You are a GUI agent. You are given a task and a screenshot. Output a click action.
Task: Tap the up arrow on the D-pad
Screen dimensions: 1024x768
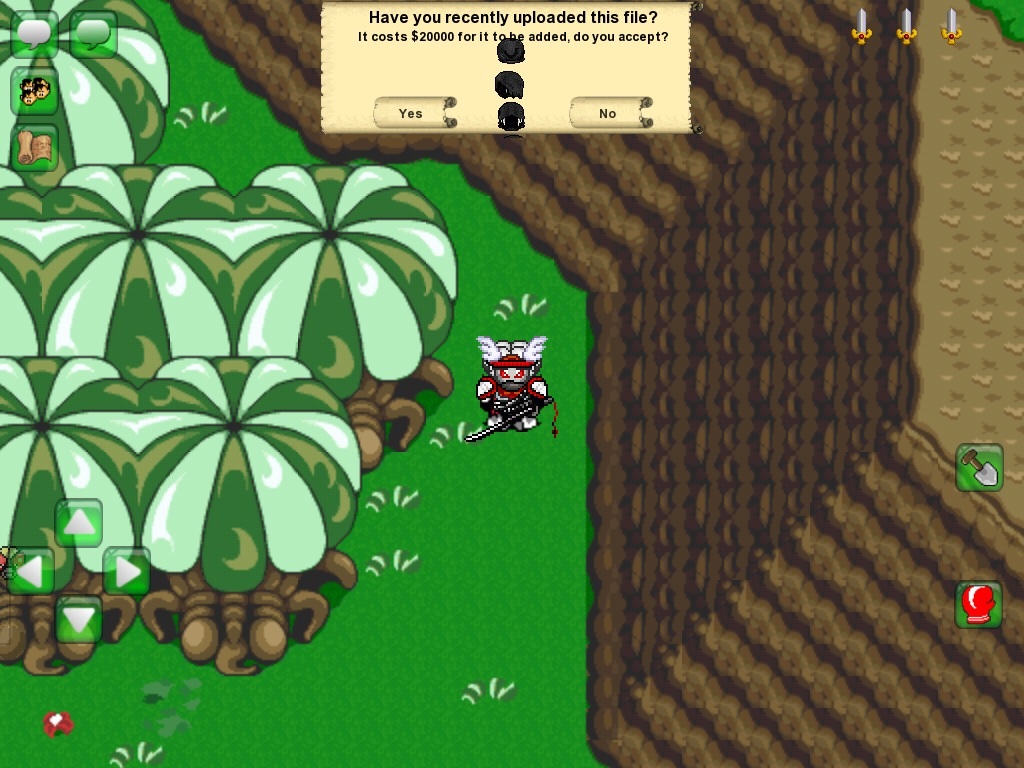(x=78, y=523)
